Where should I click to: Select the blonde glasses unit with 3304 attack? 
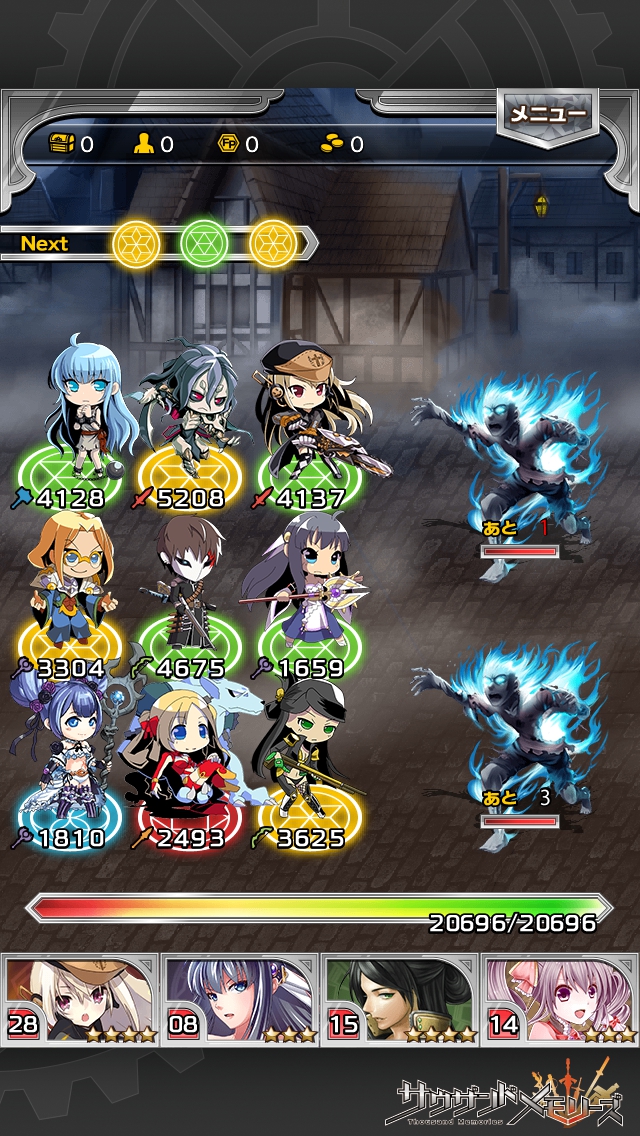tap(70, 585)
